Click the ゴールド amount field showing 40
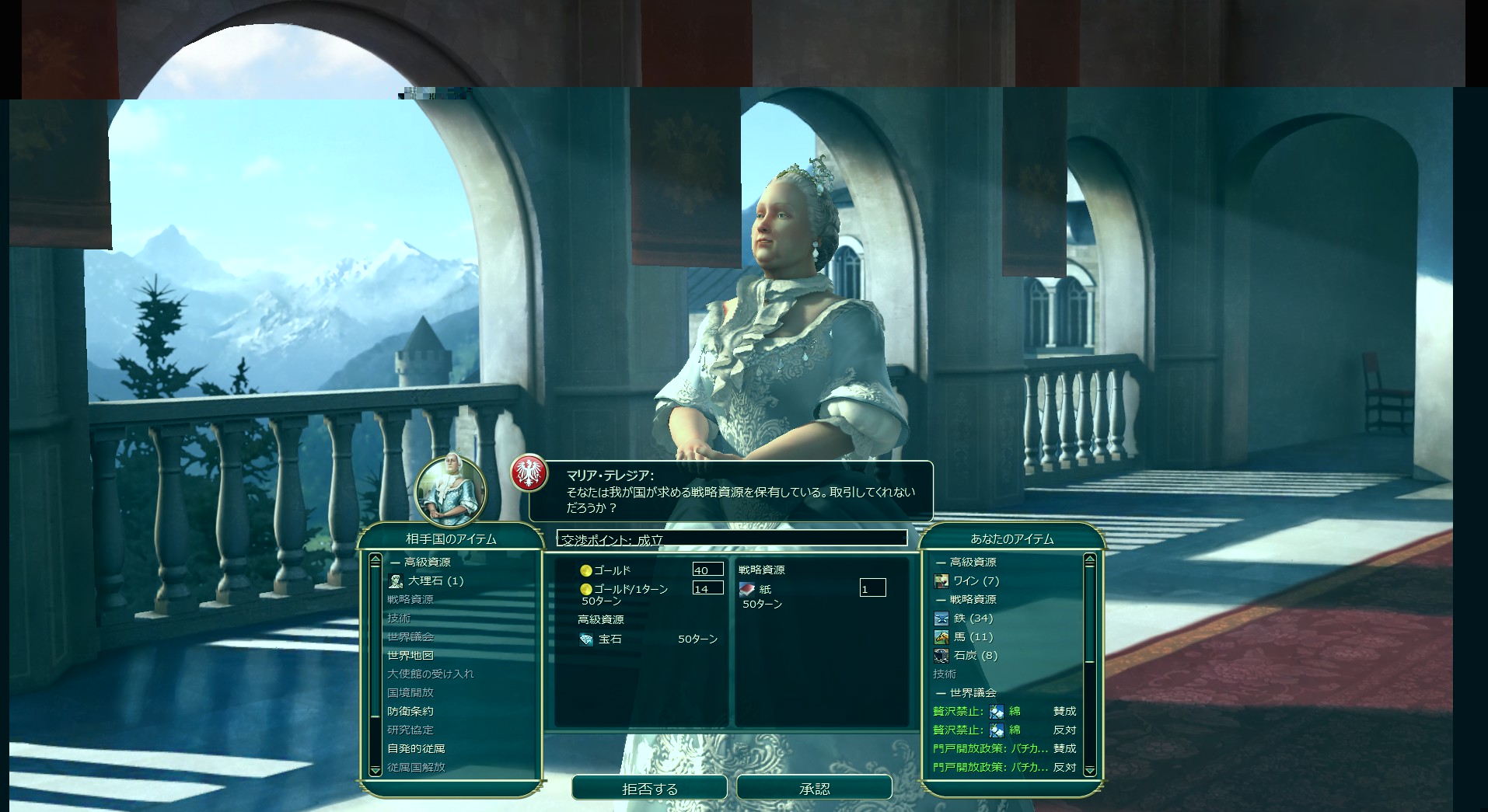1488x812 pixels. point(707,570)
